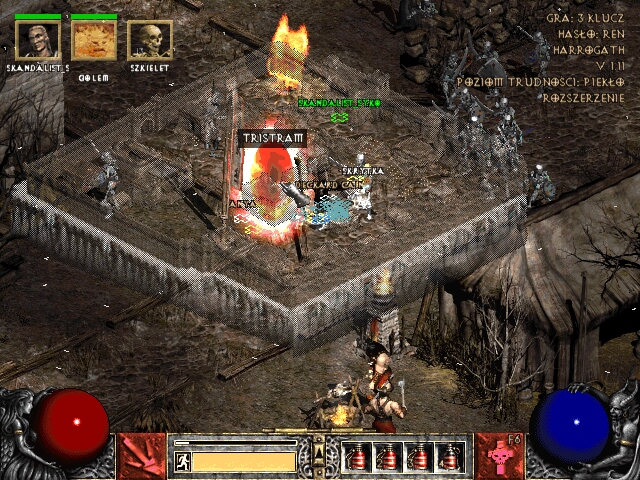Screen dimensions: 640x480
Task: Select the Skandalist_S party portrait
Action: [x=37, y=41]
